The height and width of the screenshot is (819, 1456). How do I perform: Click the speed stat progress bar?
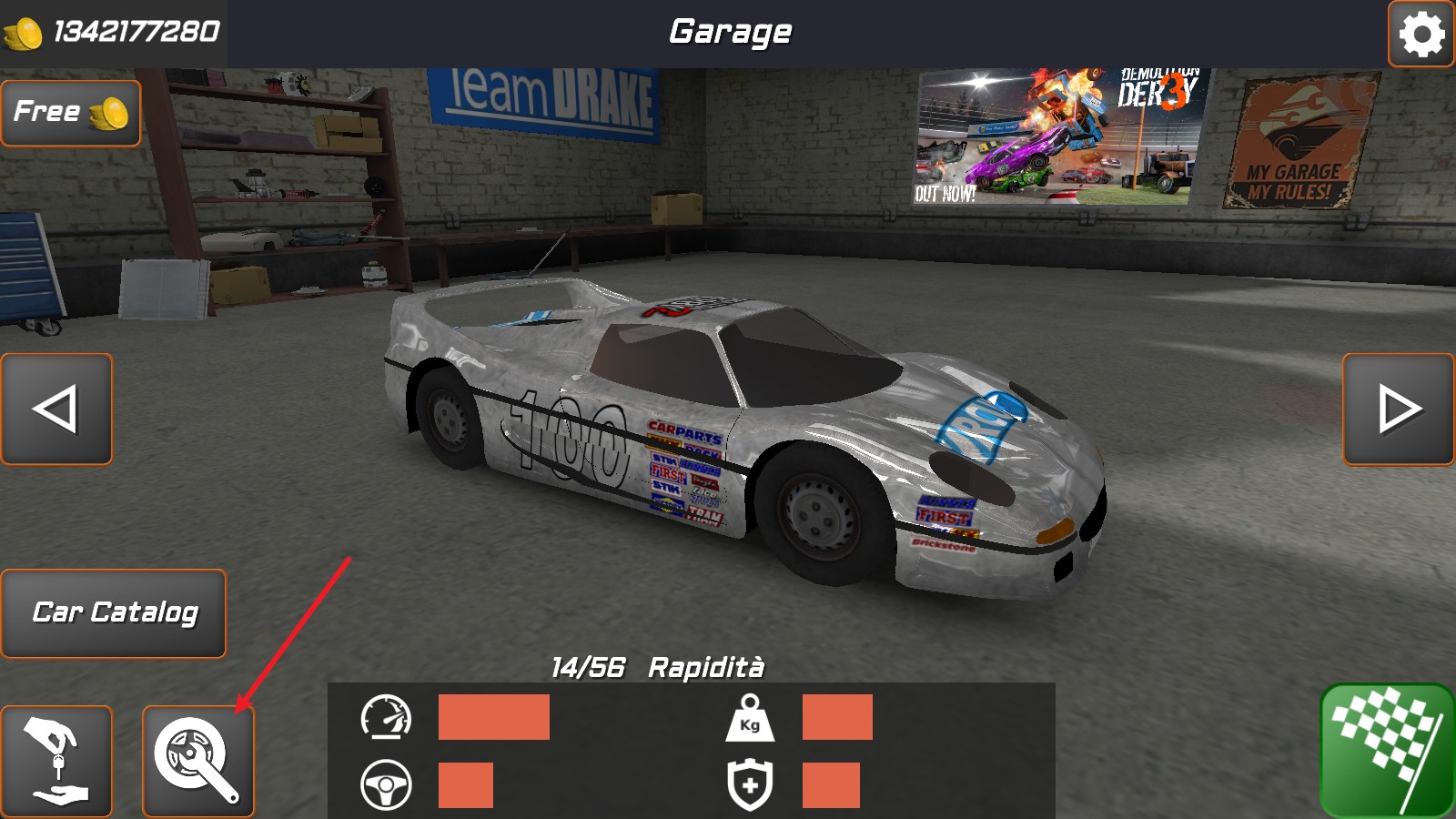(x=492, y=720)
